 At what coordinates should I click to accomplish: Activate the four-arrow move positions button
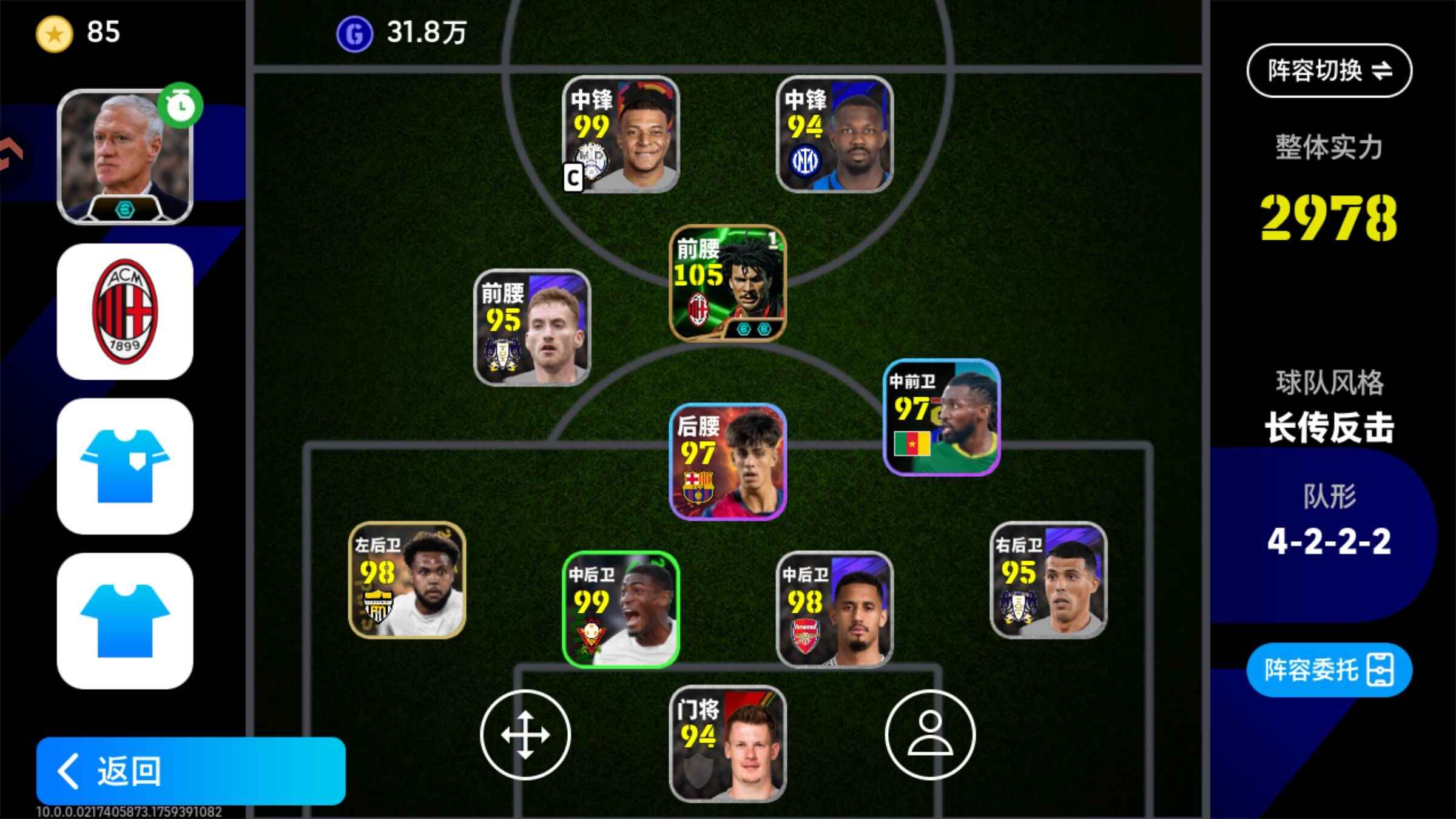[x=525, y=734]
